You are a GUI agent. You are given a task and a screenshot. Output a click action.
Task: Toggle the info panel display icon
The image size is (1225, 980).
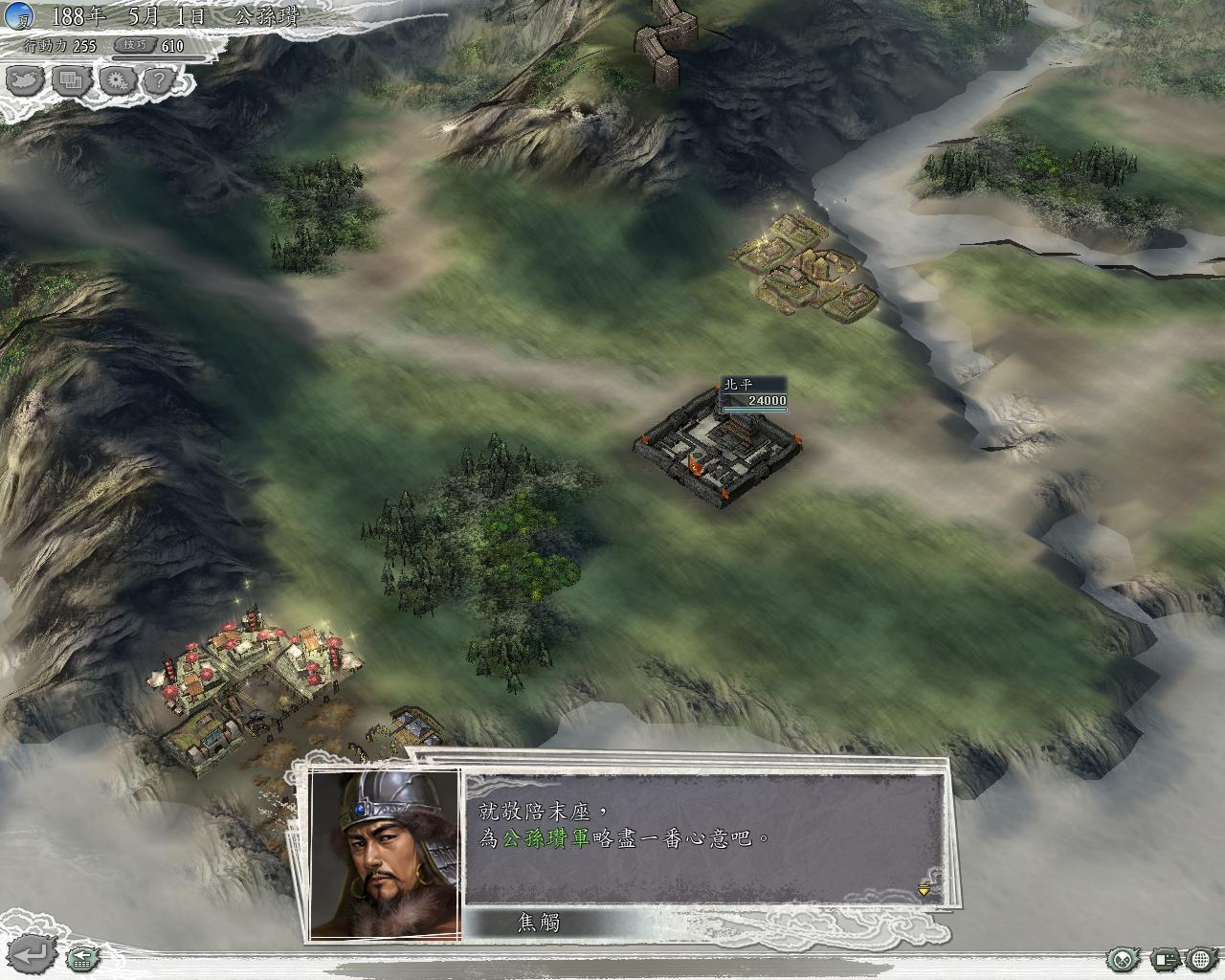pyautogui.click(x=1163, y=958)
